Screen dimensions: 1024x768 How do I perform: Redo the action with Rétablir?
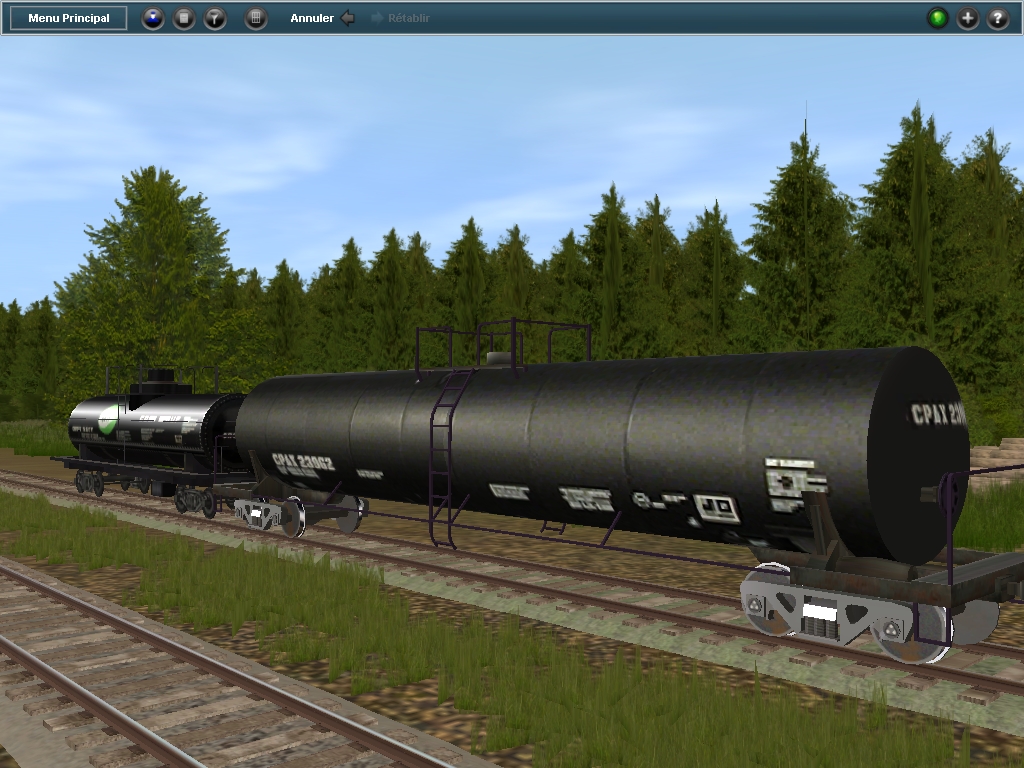pos(401,18)
